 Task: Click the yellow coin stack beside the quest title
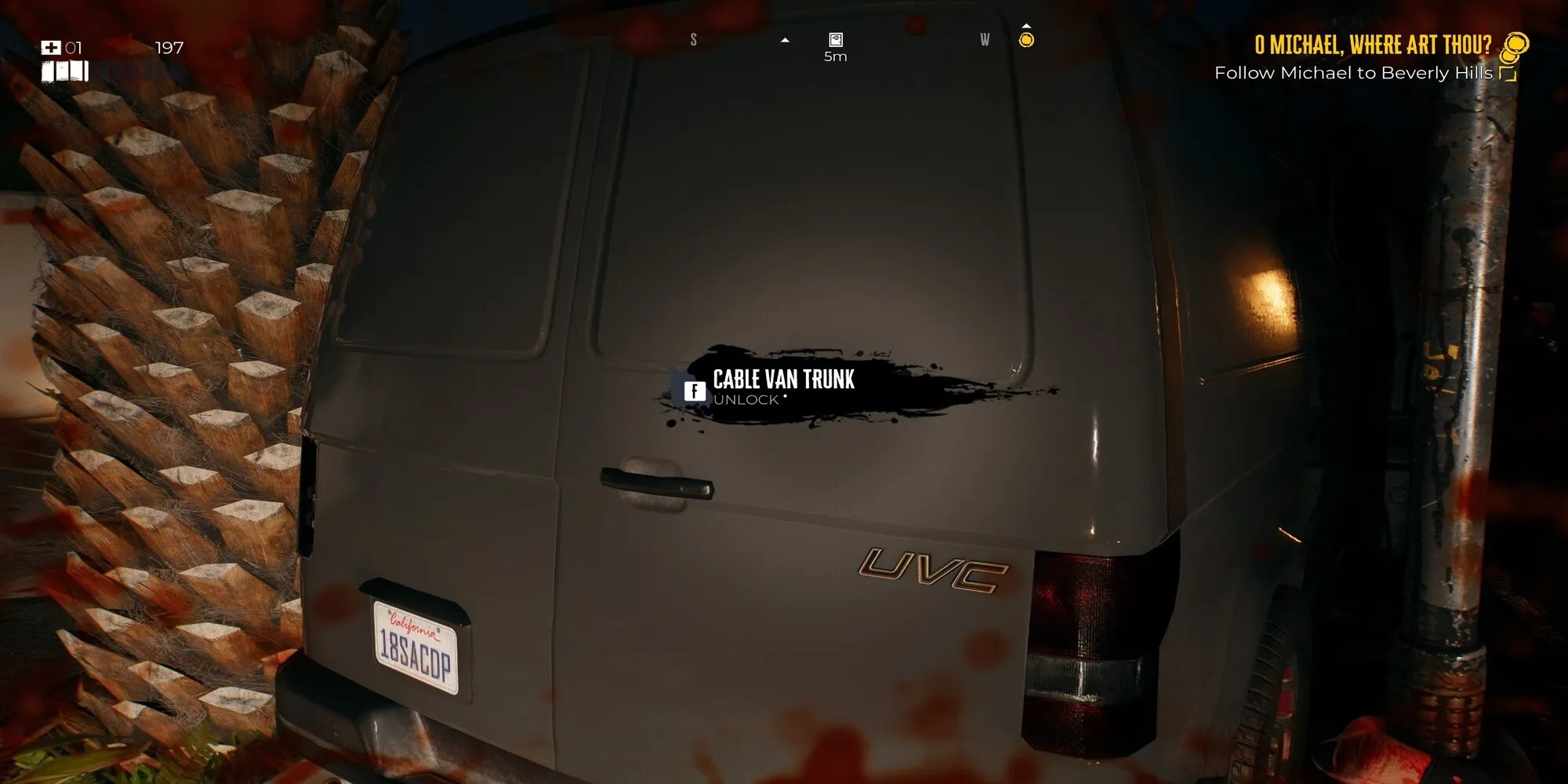click(x=1515, y=45)
